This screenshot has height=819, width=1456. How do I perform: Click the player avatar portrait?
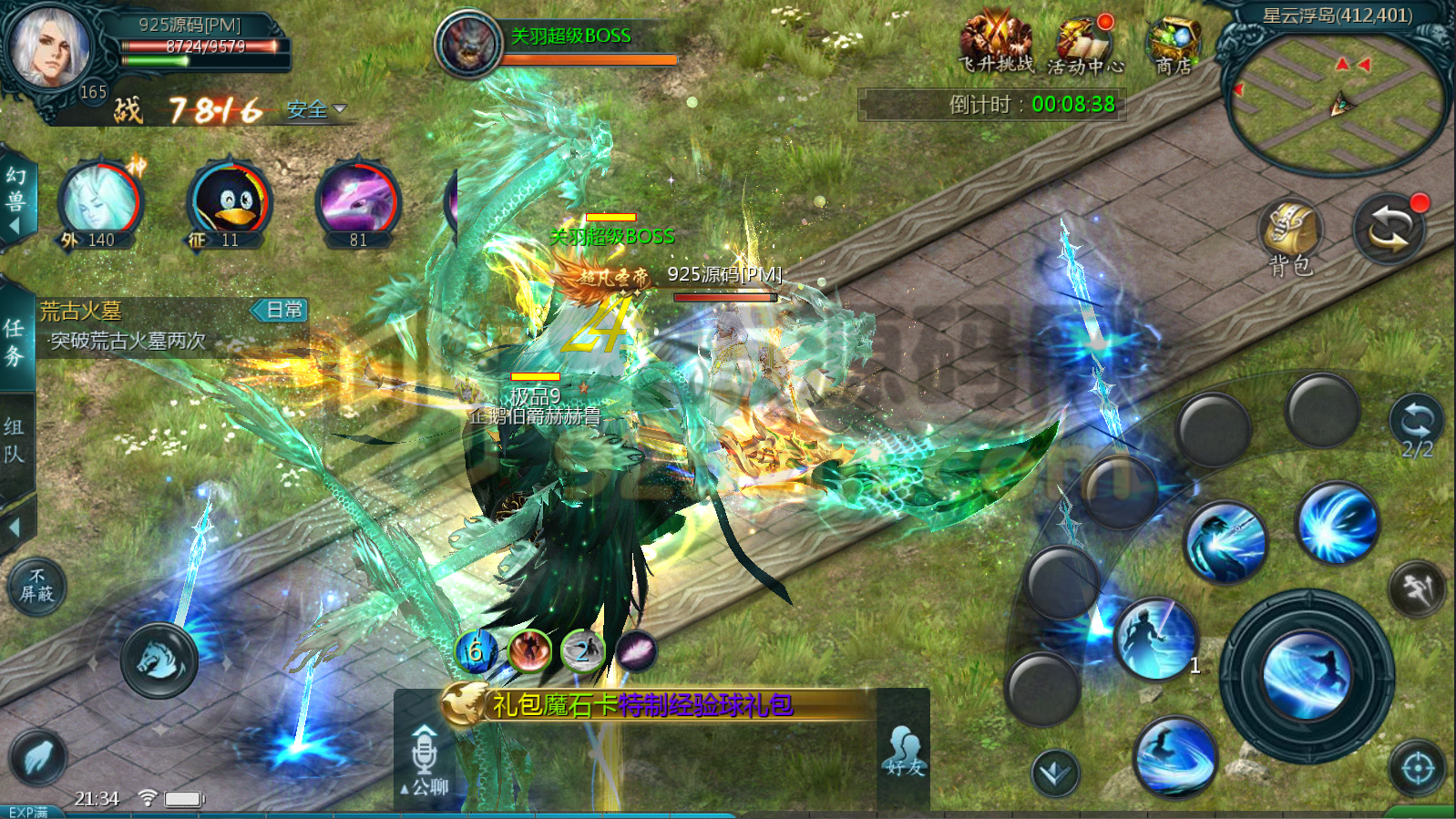50,47
